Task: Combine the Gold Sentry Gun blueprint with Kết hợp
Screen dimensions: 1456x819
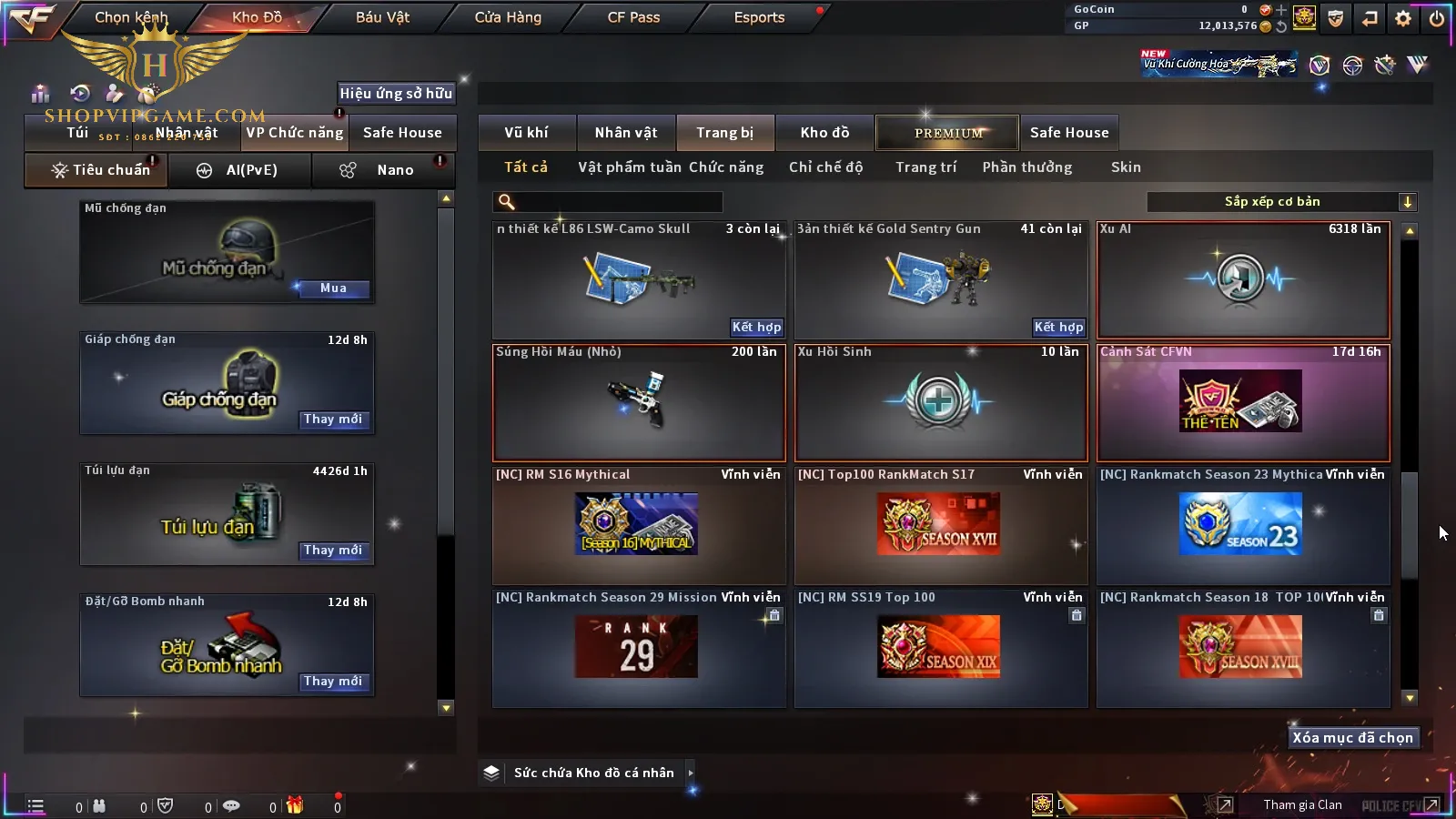Action: tap(1058, 328)
